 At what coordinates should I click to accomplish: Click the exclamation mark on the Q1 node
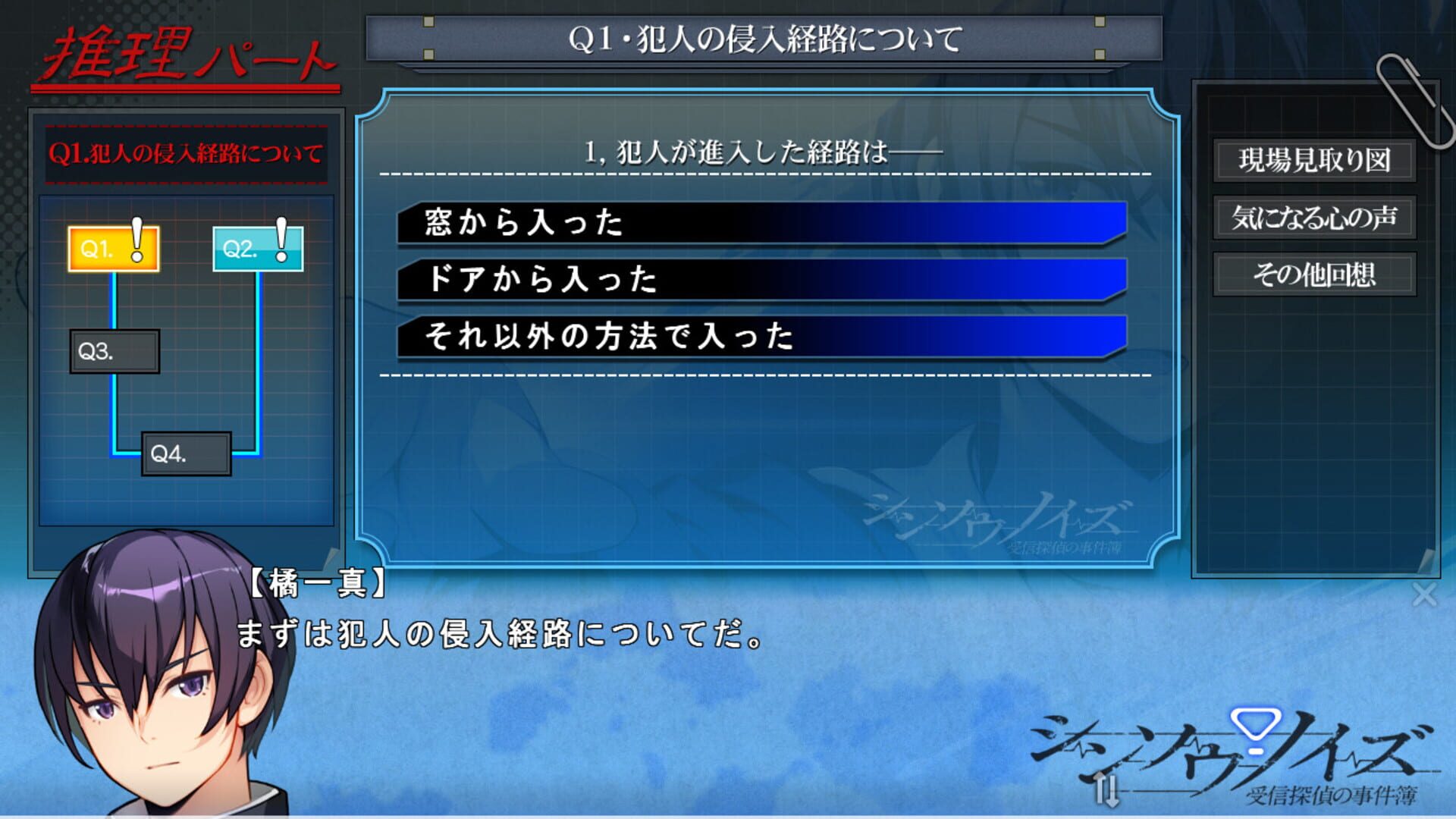136,239
